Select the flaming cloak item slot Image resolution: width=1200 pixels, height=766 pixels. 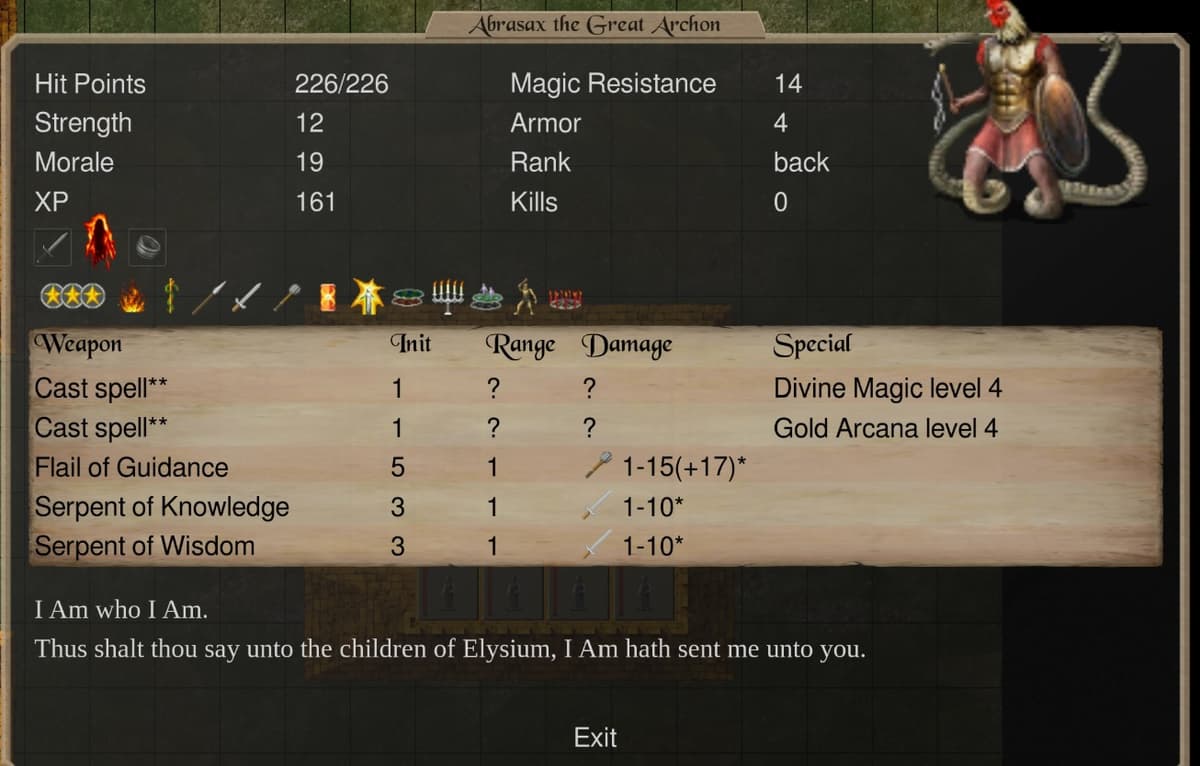pos(100,242)
